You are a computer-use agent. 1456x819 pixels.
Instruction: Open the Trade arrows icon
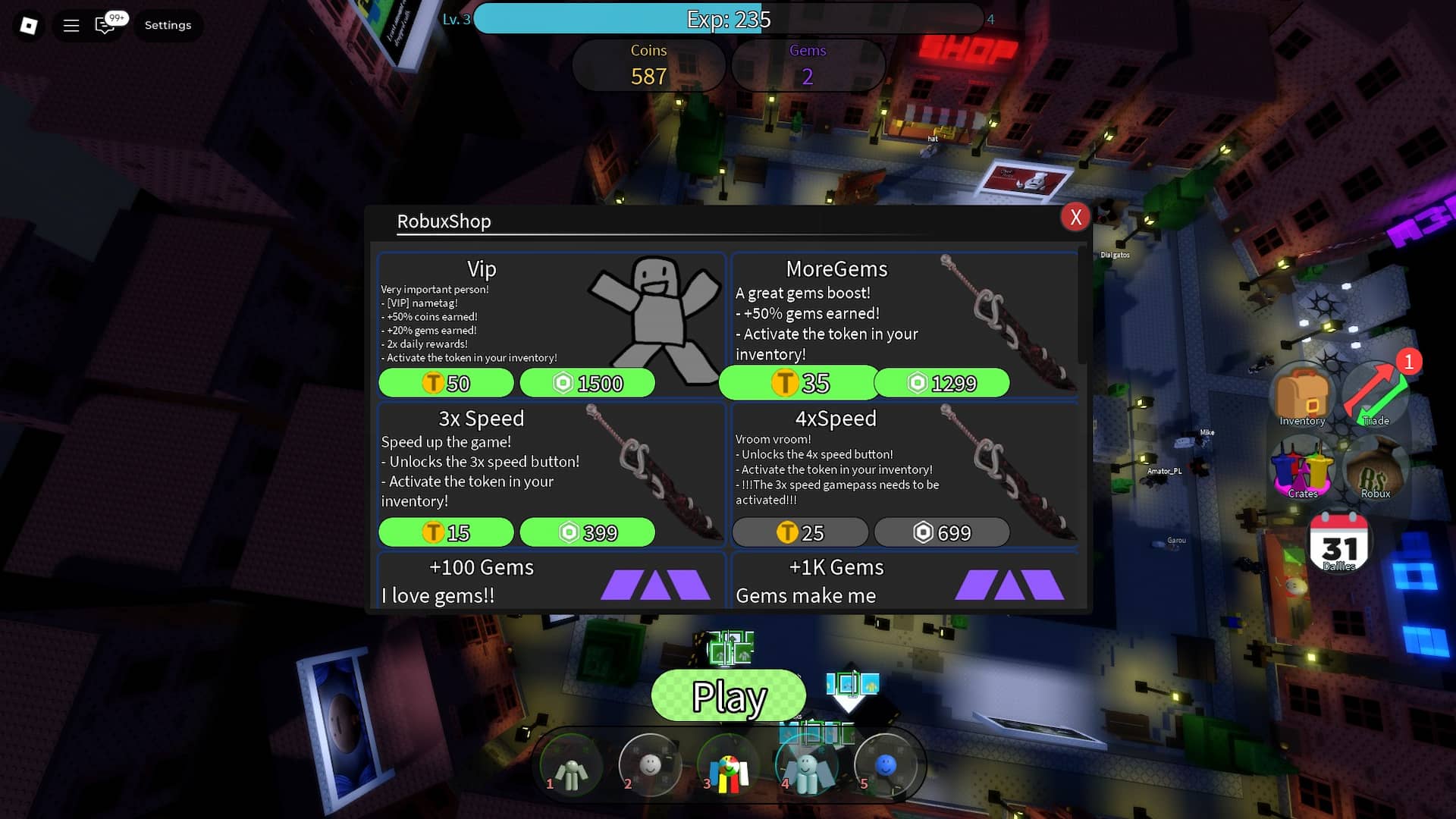[x=1376, y=393]
